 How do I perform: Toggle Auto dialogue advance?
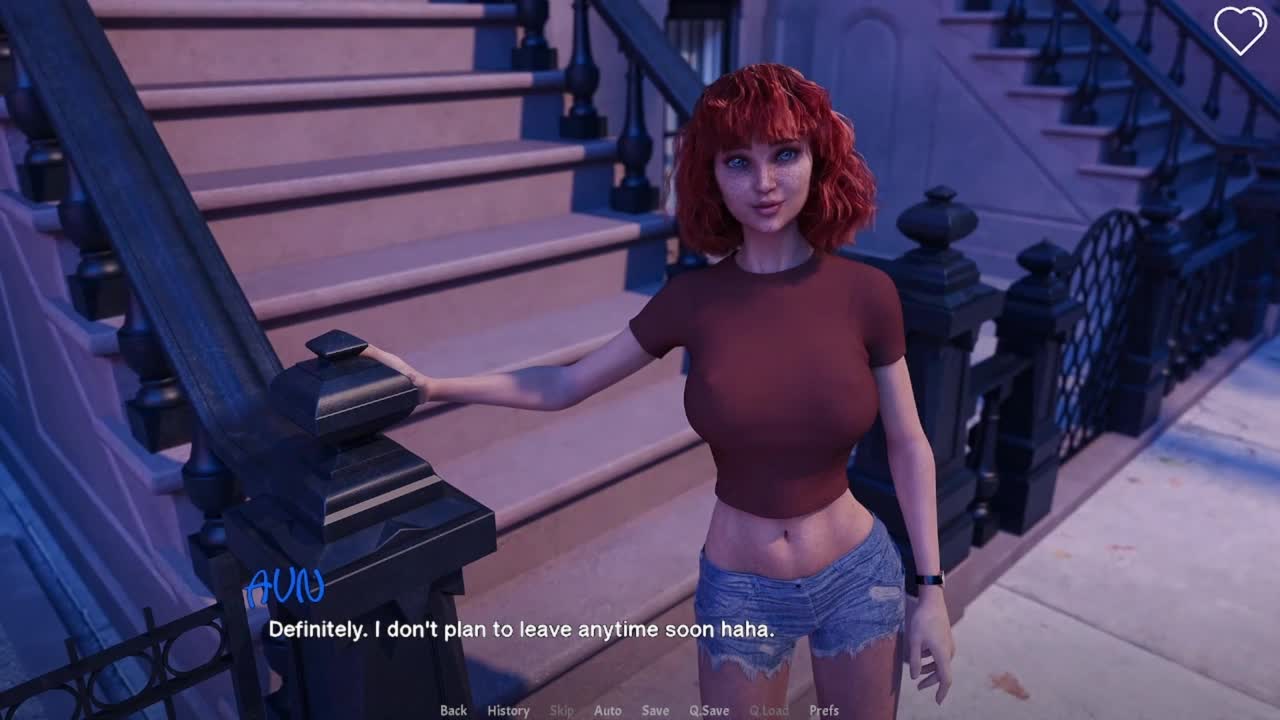(607, 710)
